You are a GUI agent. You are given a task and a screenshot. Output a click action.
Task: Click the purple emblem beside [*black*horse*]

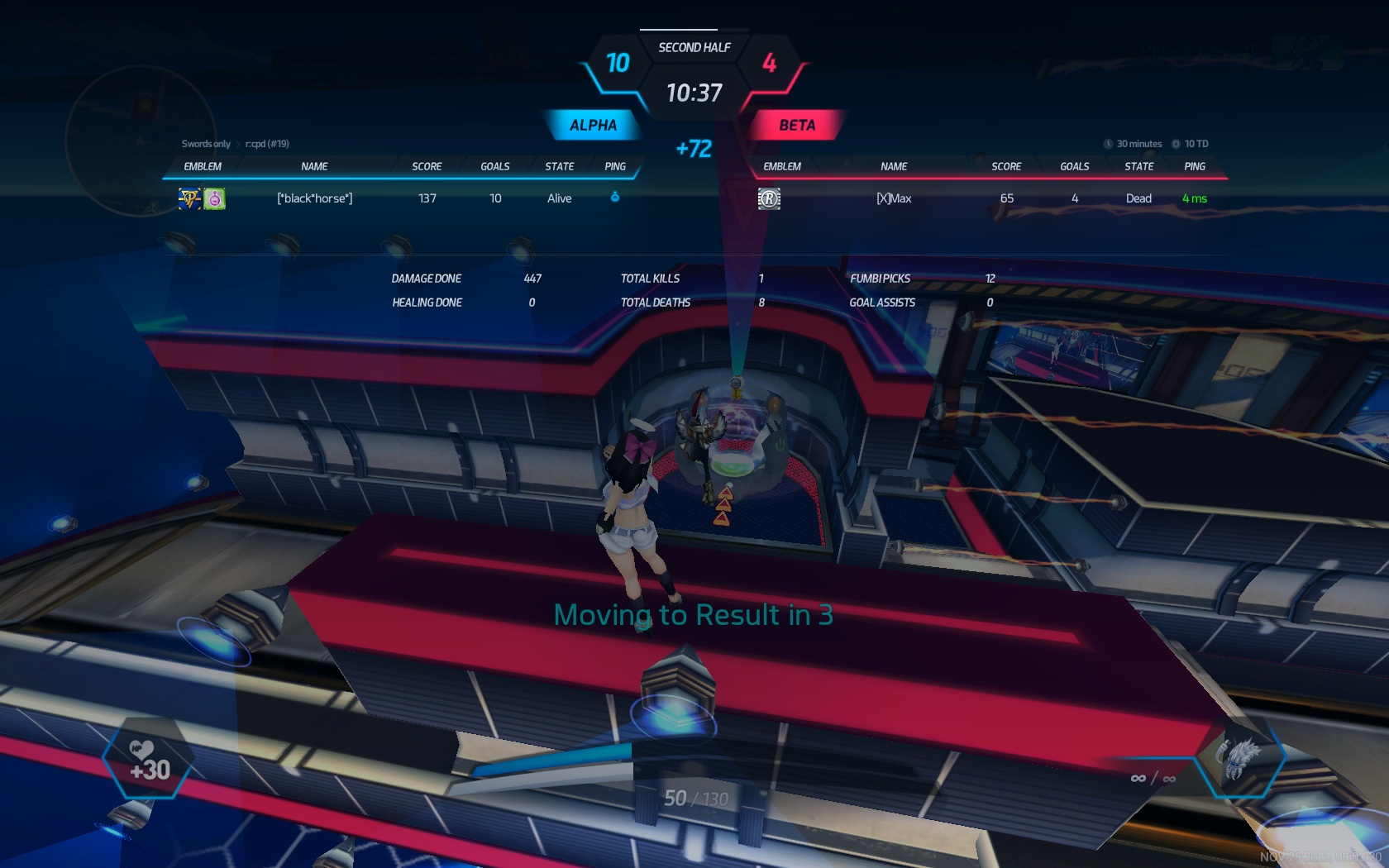tap(214, 198)
